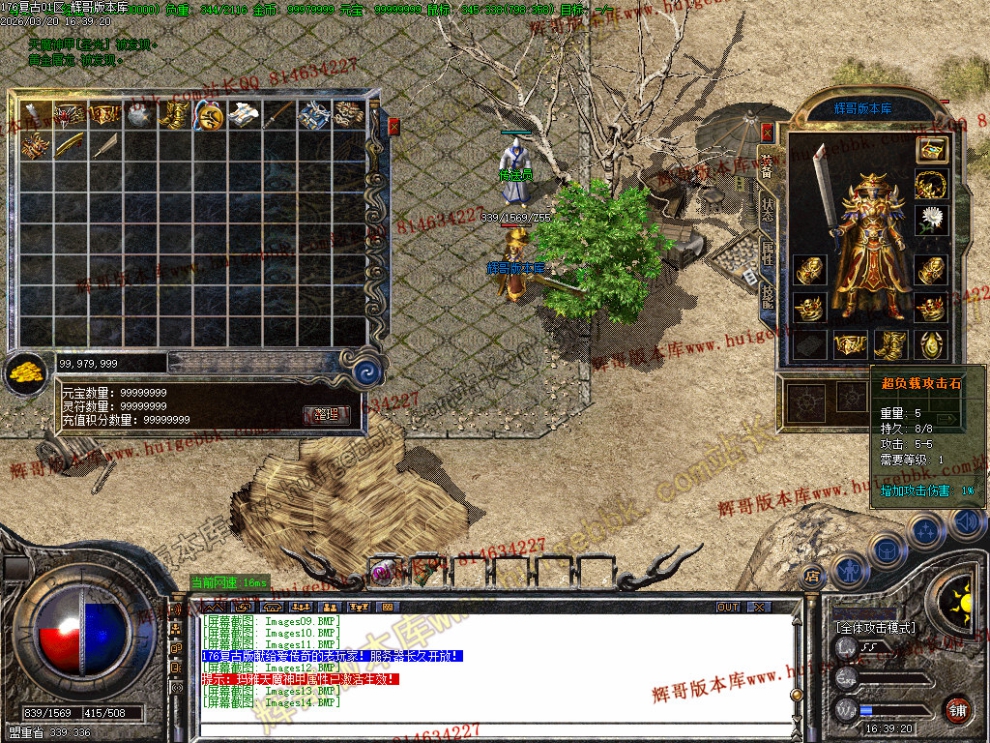The height and width of the screenshot is (743, 990).
Task: Switch to the 状态 status tab
Action: pos(767,210)
